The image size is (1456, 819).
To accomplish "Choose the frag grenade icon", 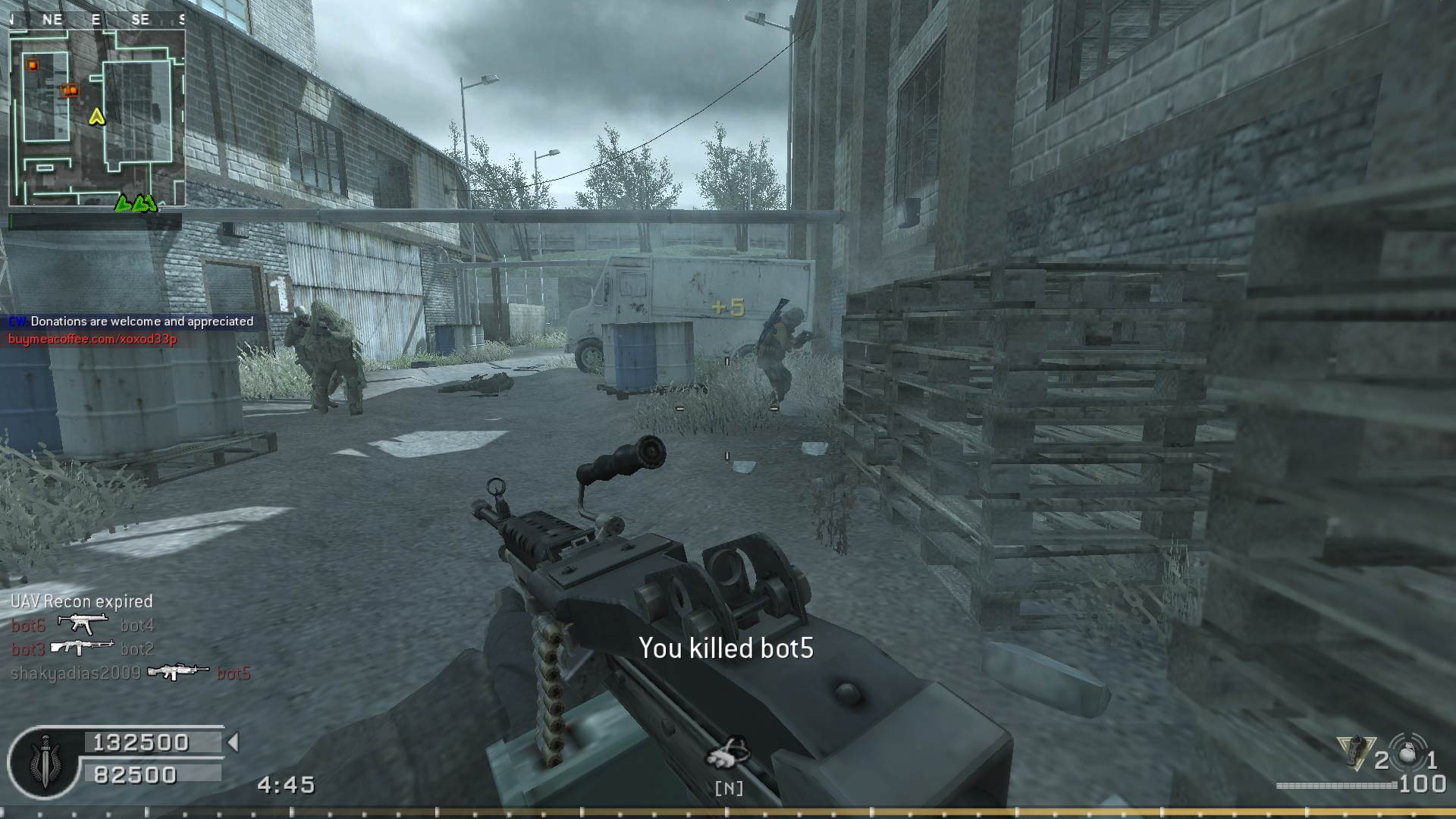I will tap(1407, 755).
